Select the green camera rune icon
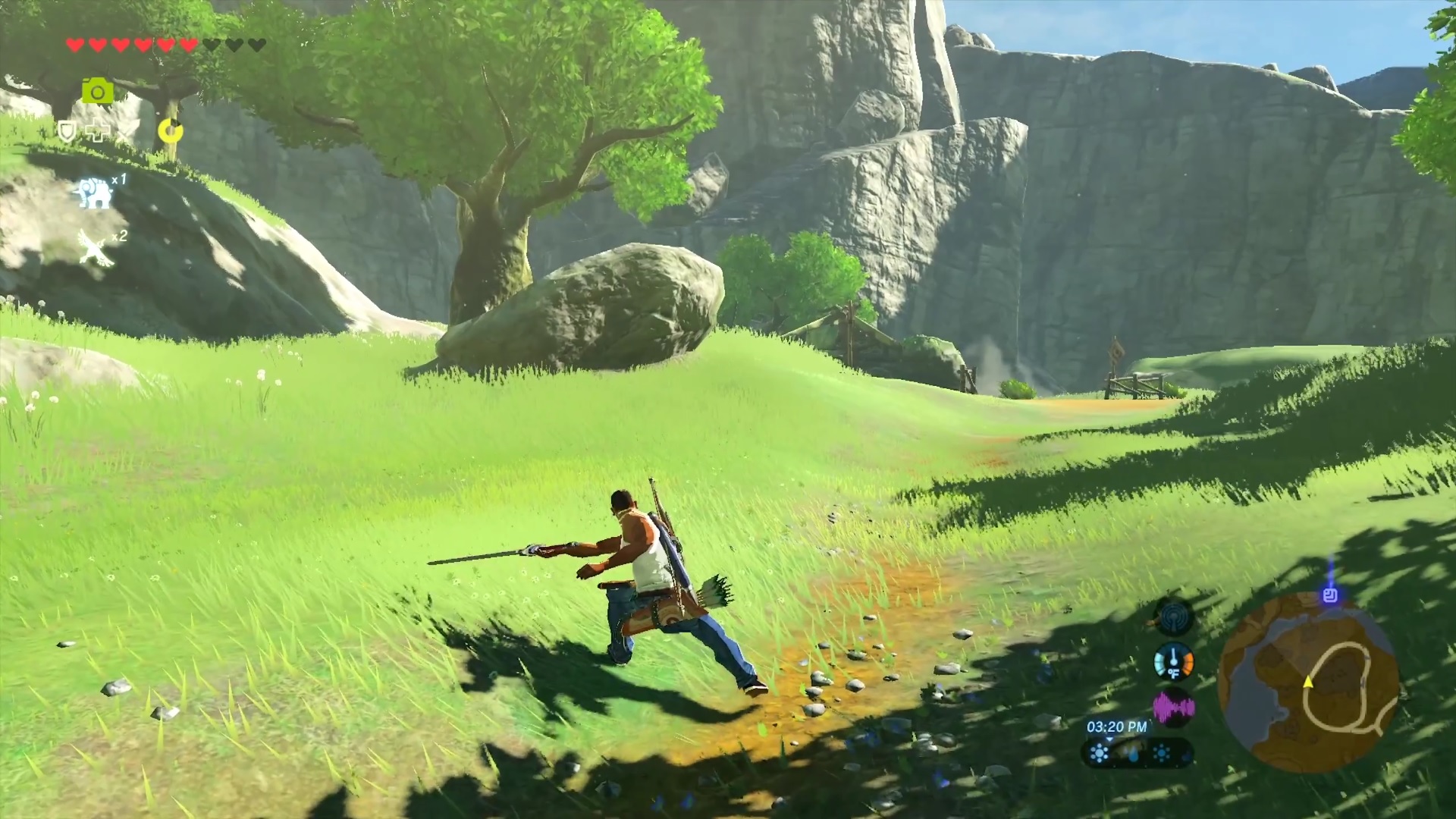 (x=98, y=91)
